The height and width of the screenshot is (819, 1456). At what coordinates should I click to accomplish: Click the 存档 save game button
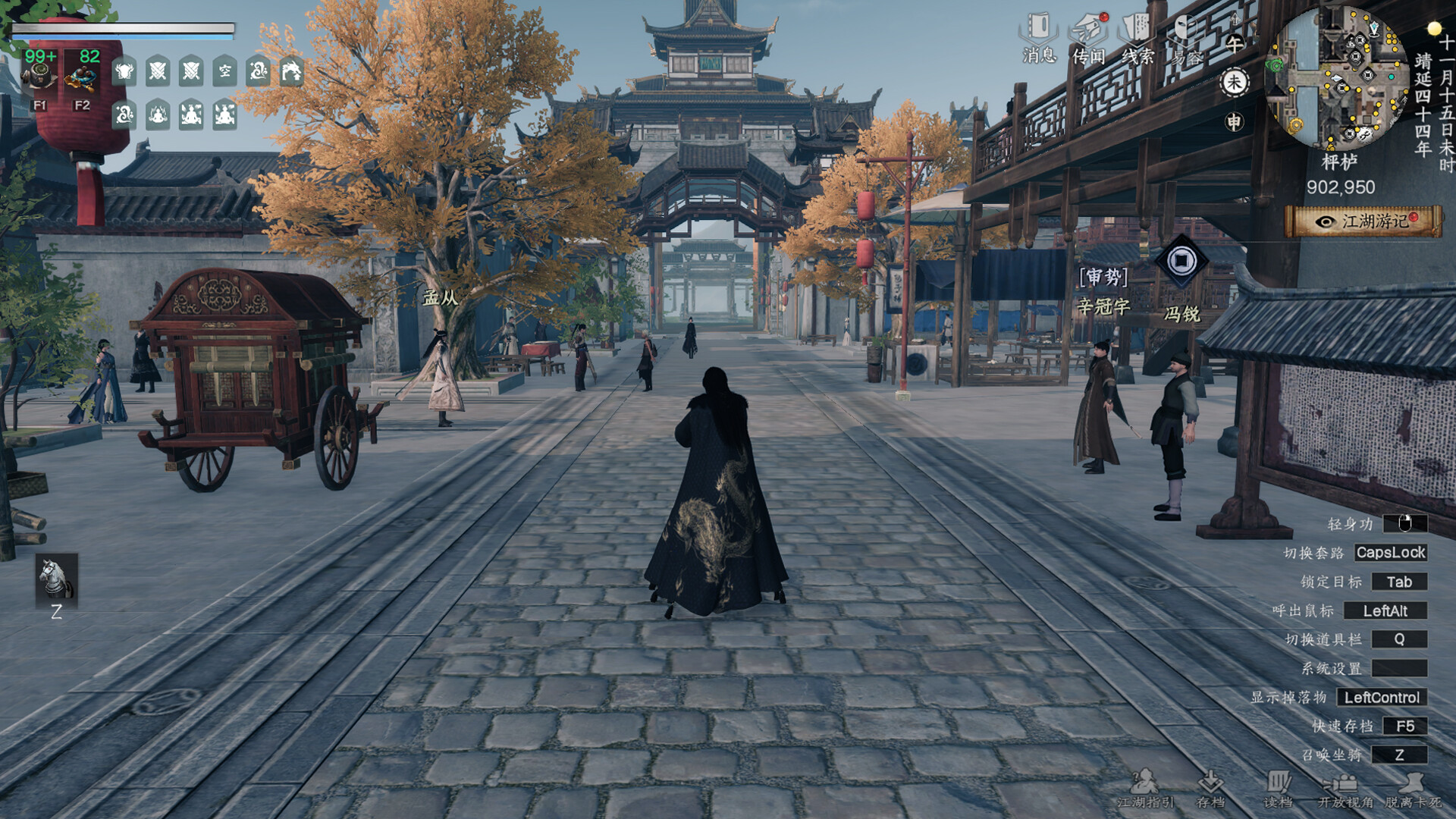(1210, 789)
